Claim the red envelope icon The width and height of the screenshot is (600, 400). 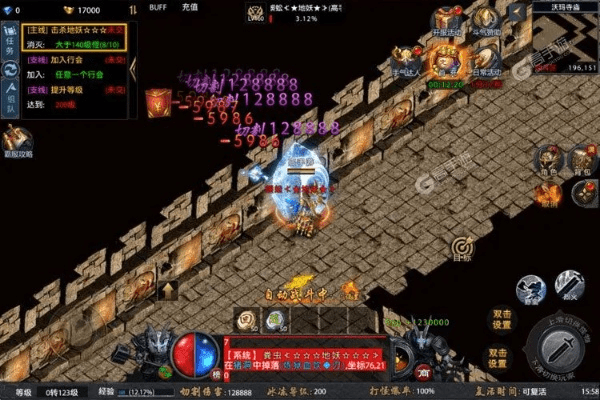click(x=159, y=103)
